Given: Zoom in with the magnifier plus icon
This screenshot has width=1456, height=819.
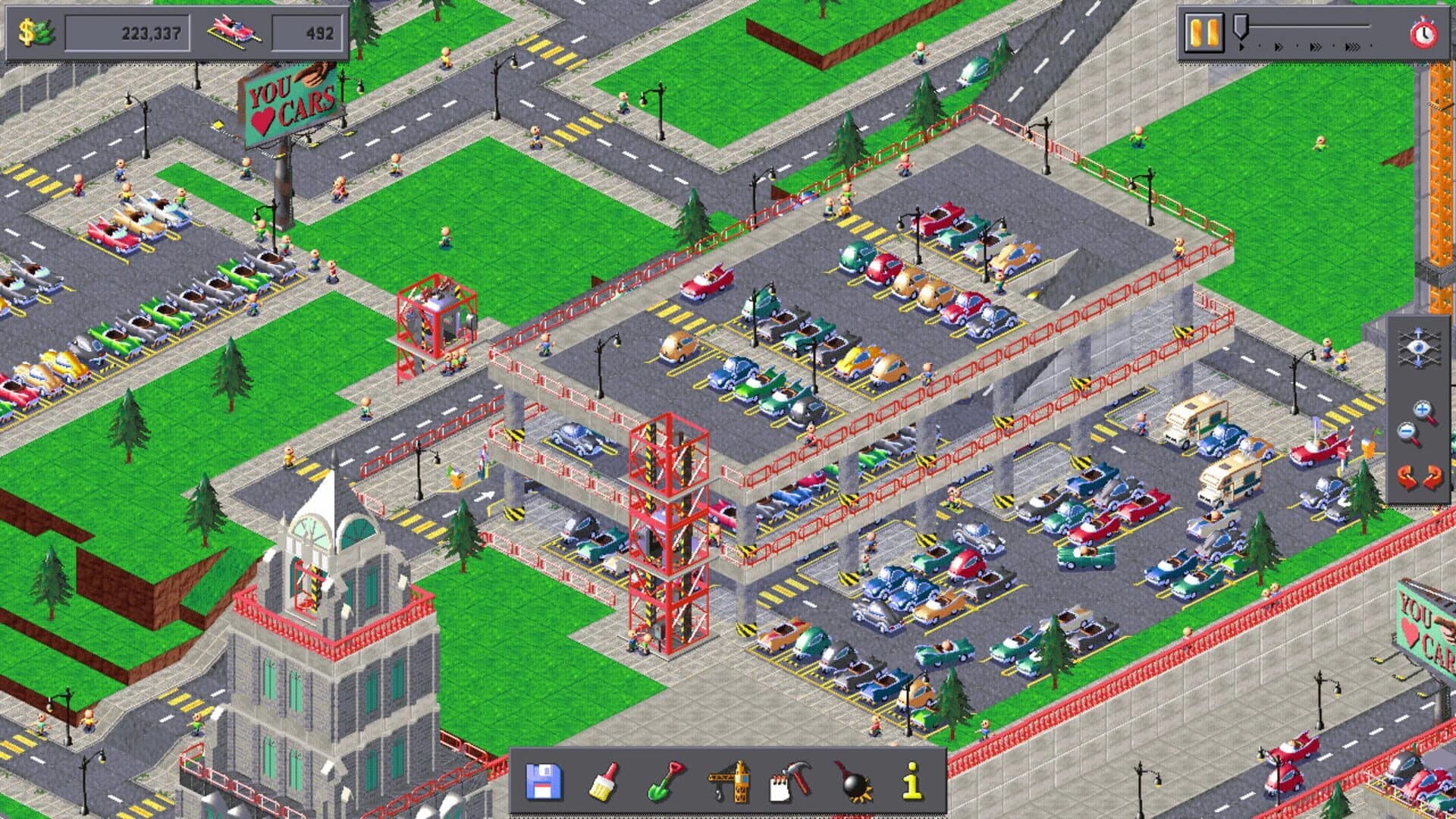Looking at the screenshot, I should (x=1423, y=409).
